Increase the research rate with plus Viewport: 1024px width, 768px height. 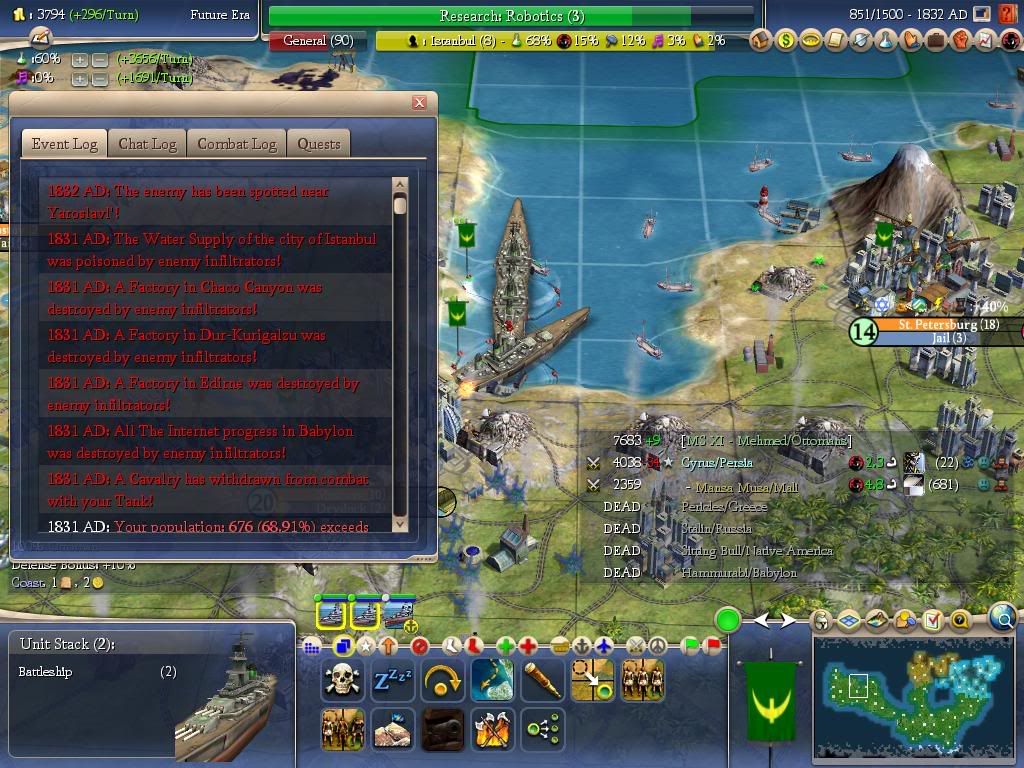click(80, 59)
